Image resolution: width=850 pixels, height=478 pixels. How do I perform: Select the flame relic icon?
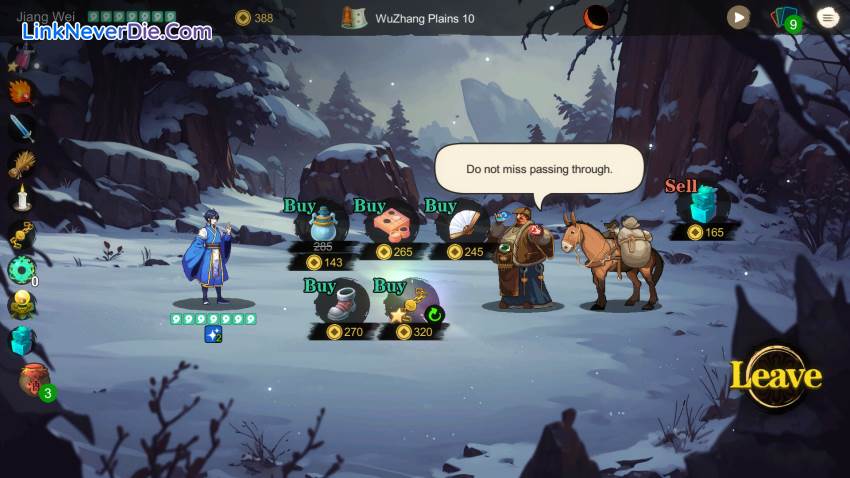click(x=21, y=91)
